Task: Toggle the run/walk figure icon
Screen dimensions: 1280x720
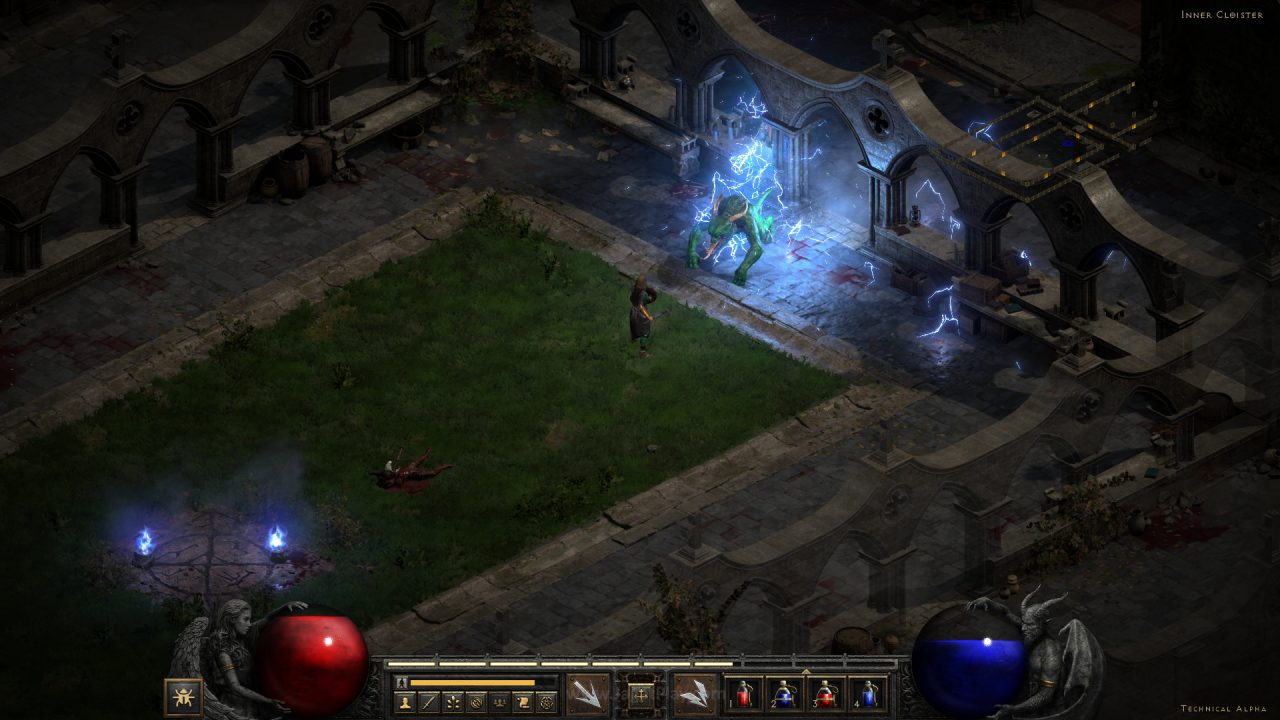Action: click(402, 682)
